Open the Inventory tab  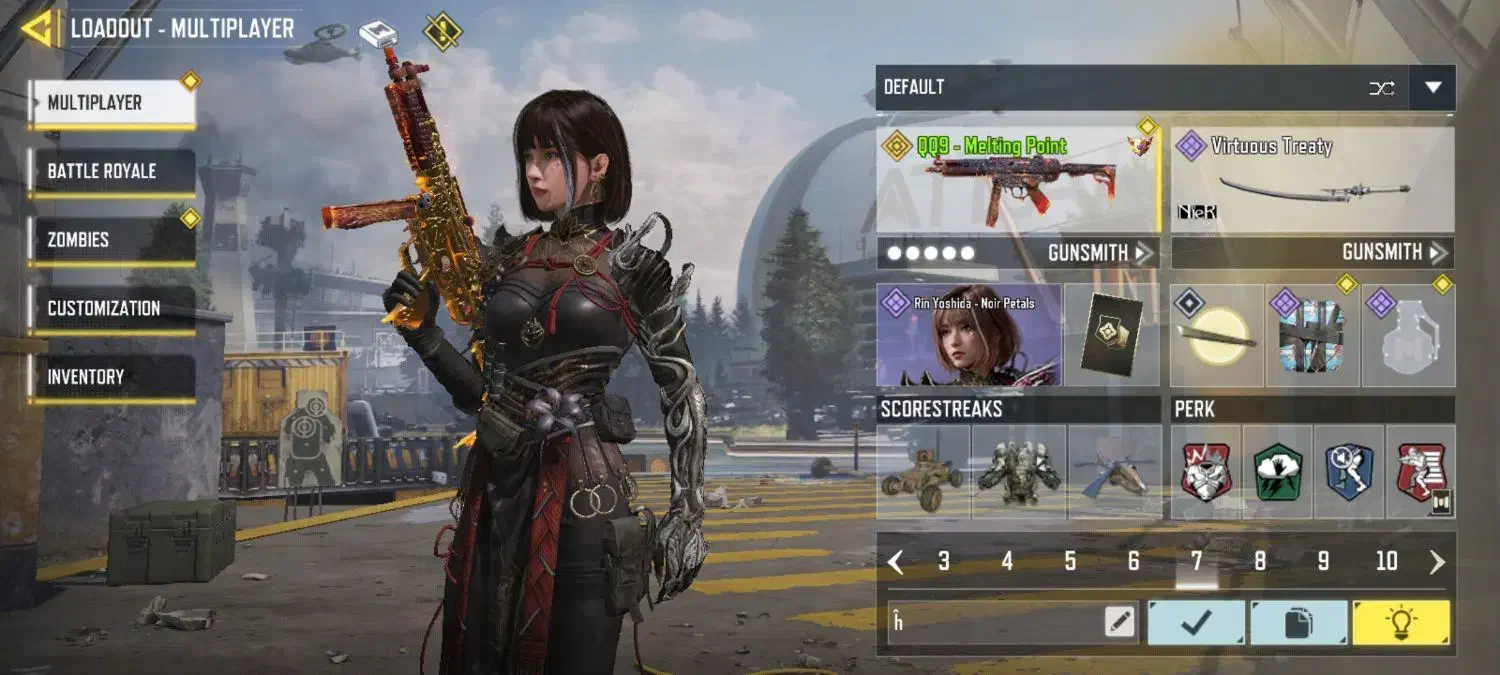111,377
